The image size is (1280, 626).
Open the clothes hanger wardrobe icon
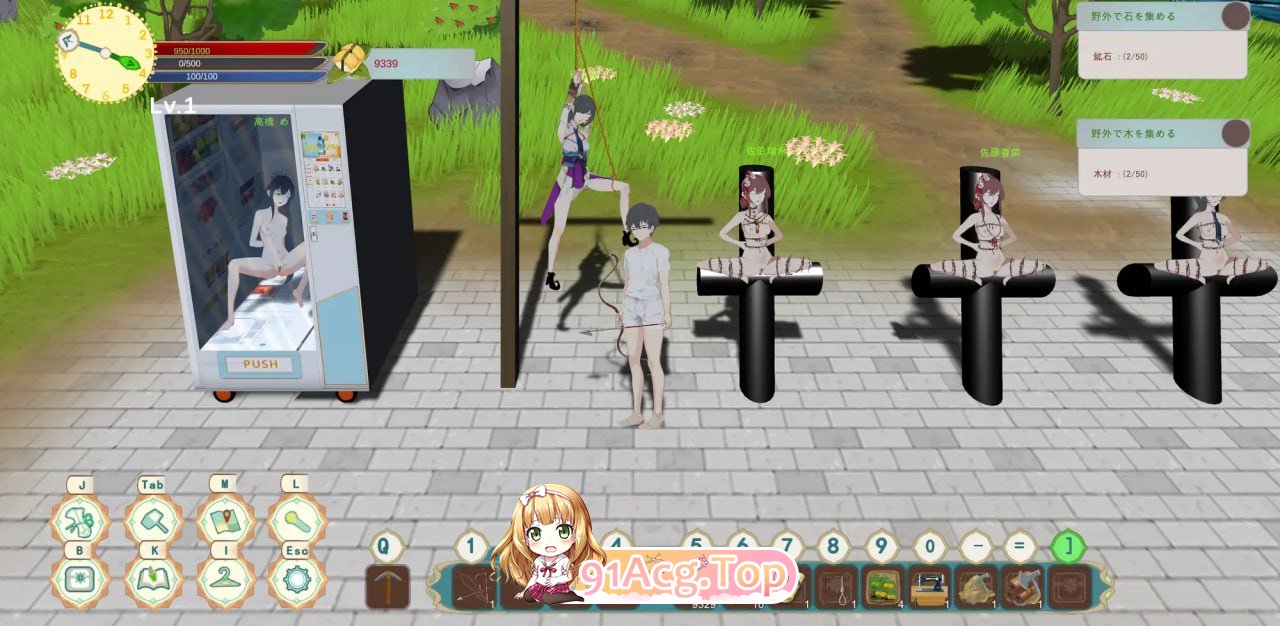[x=224, y=581]
